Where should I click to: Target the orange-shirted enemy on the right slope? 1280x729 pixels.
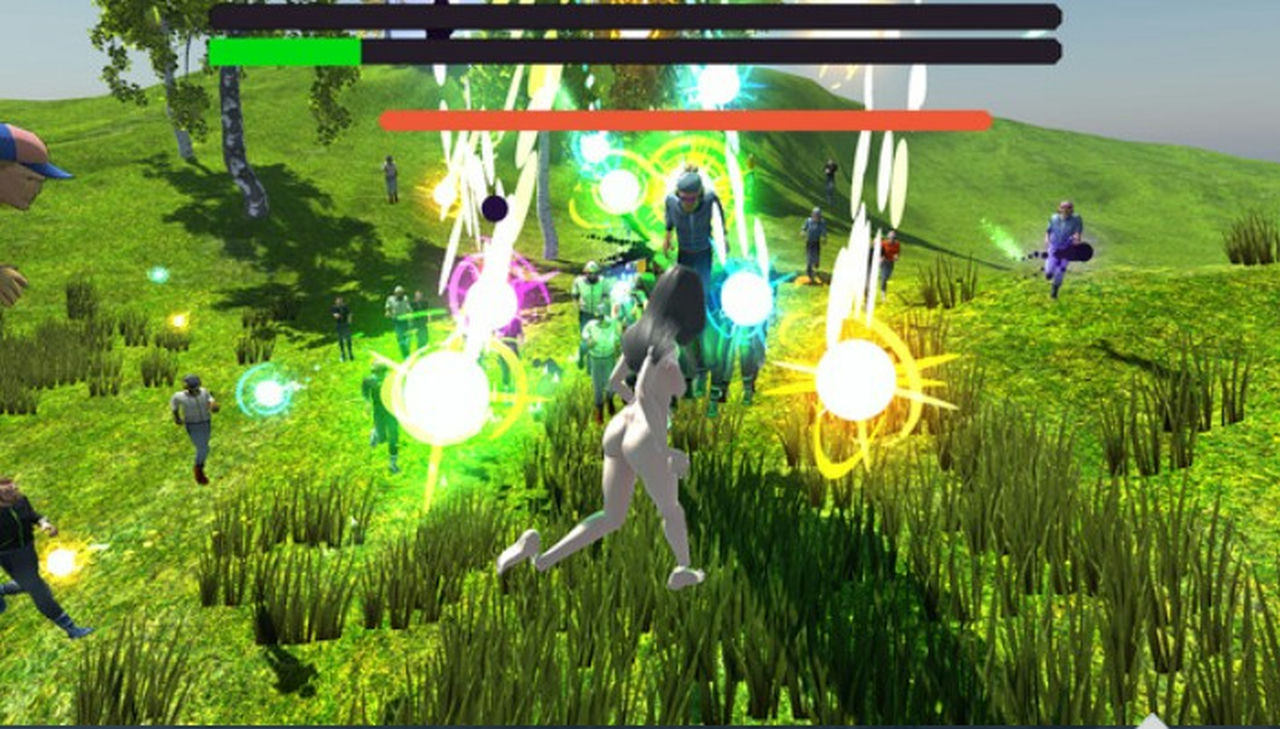(890, 248)
